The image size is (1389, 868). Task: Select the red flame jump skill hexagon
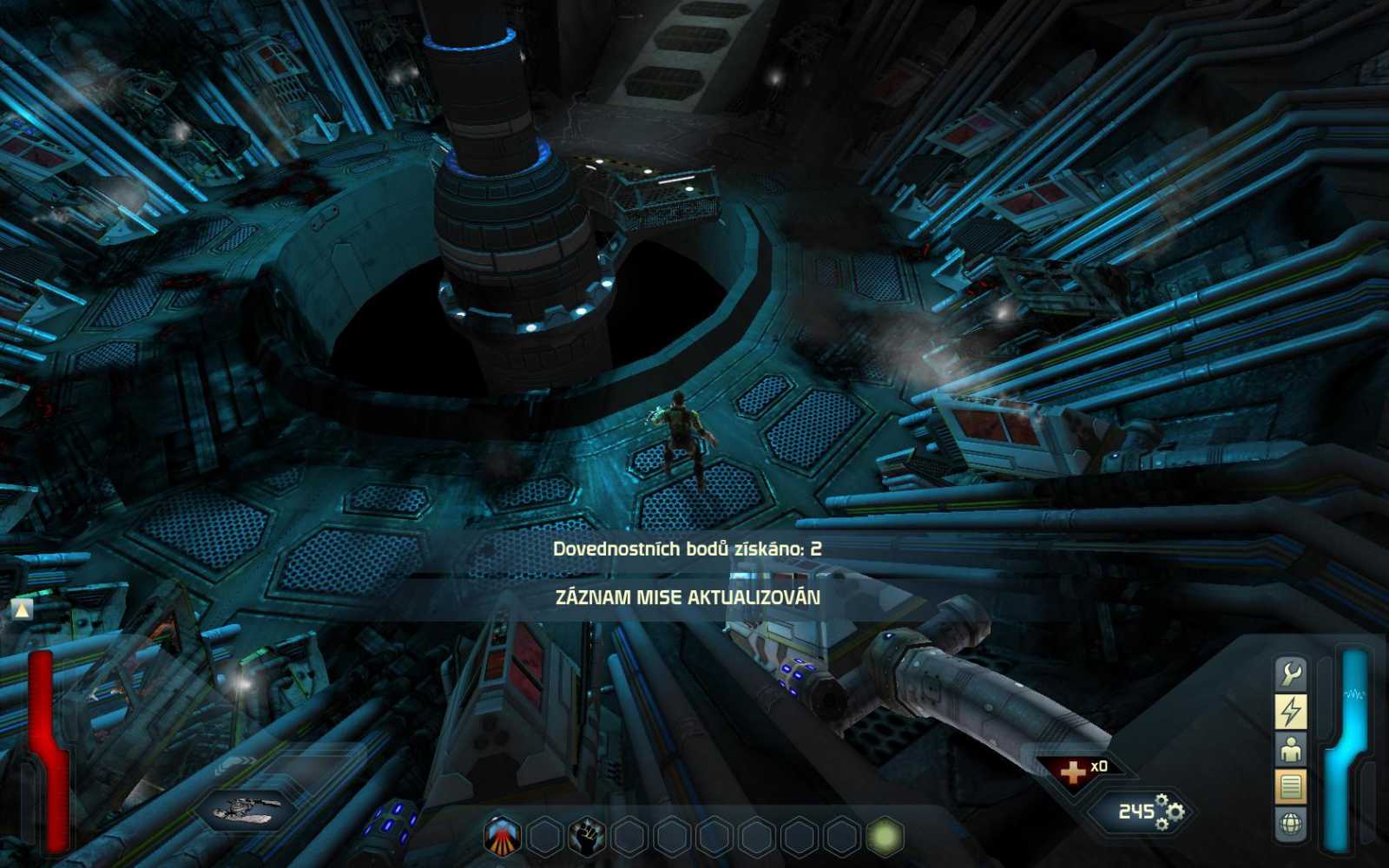(501, 834)
